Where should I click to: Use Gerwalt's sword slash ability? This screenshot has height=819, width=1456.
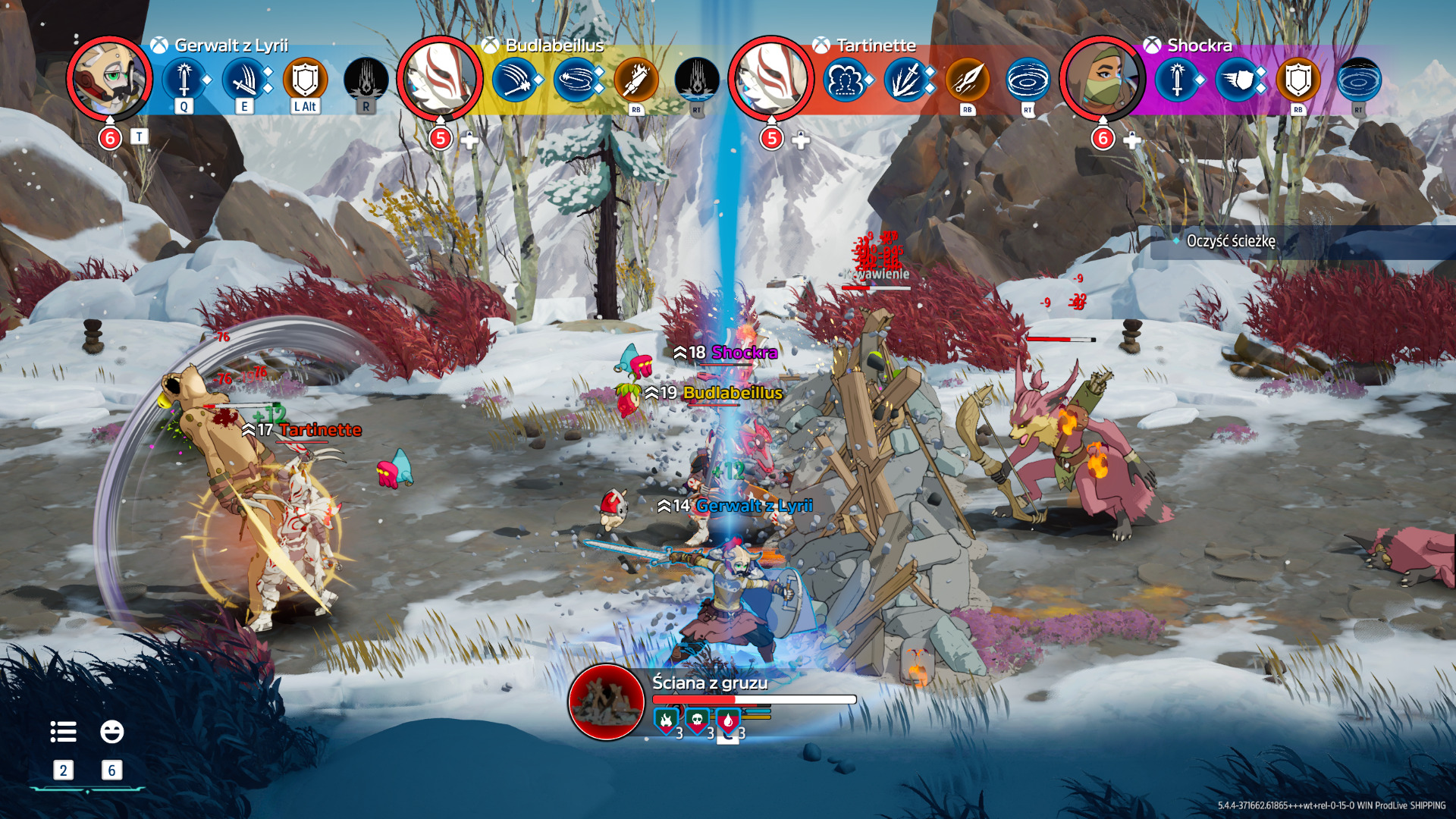(244, 79)
